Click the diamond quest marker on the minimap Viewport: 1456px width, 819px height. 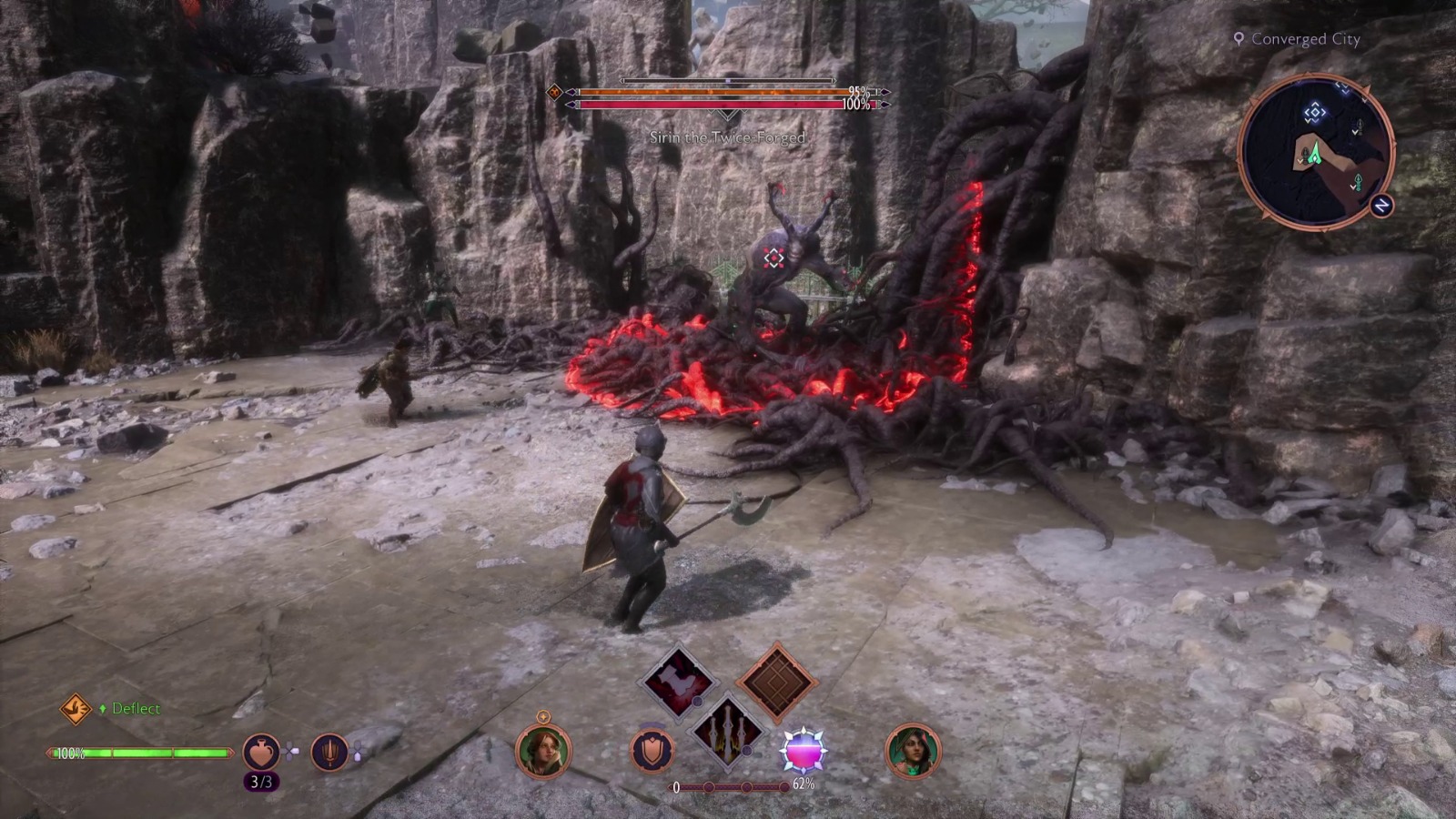pos(1316,113)
